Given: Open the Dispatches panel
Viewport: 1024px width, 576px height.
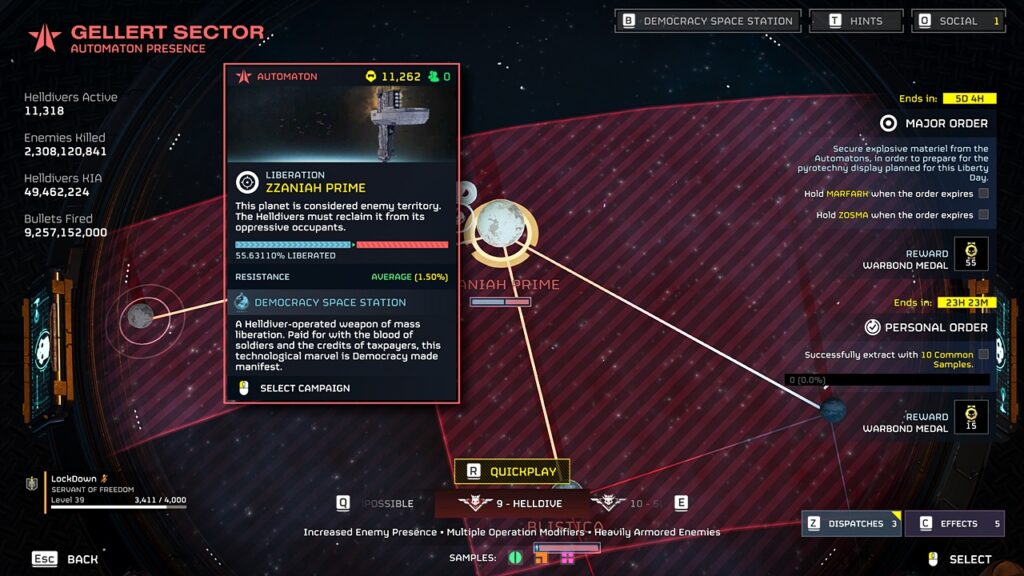Looking at the screenshot, I should tap(849, 523).
